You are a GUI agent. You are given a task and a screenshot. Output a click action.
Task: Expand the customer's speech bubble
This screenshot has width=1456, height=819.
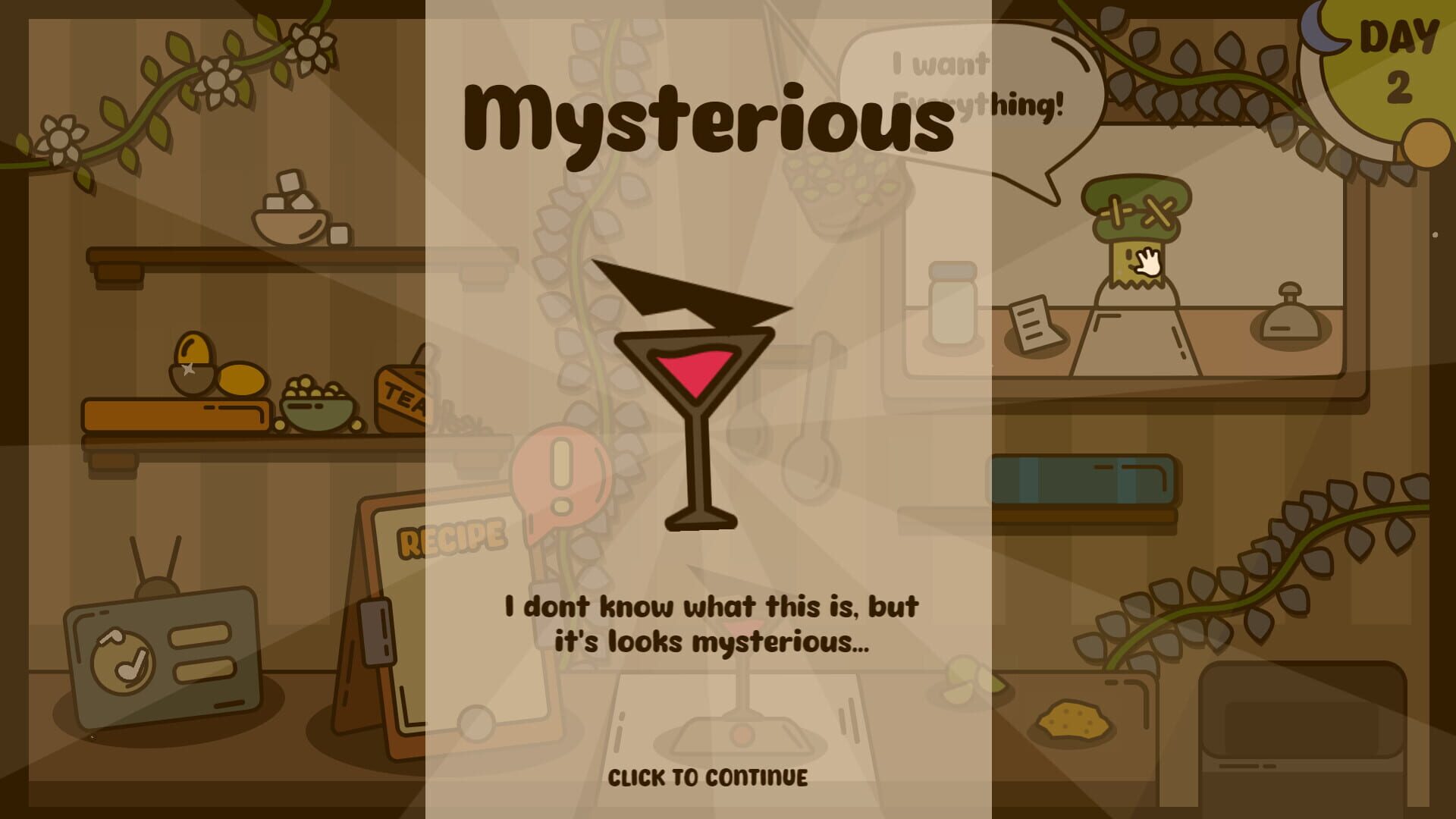[971, 87]
